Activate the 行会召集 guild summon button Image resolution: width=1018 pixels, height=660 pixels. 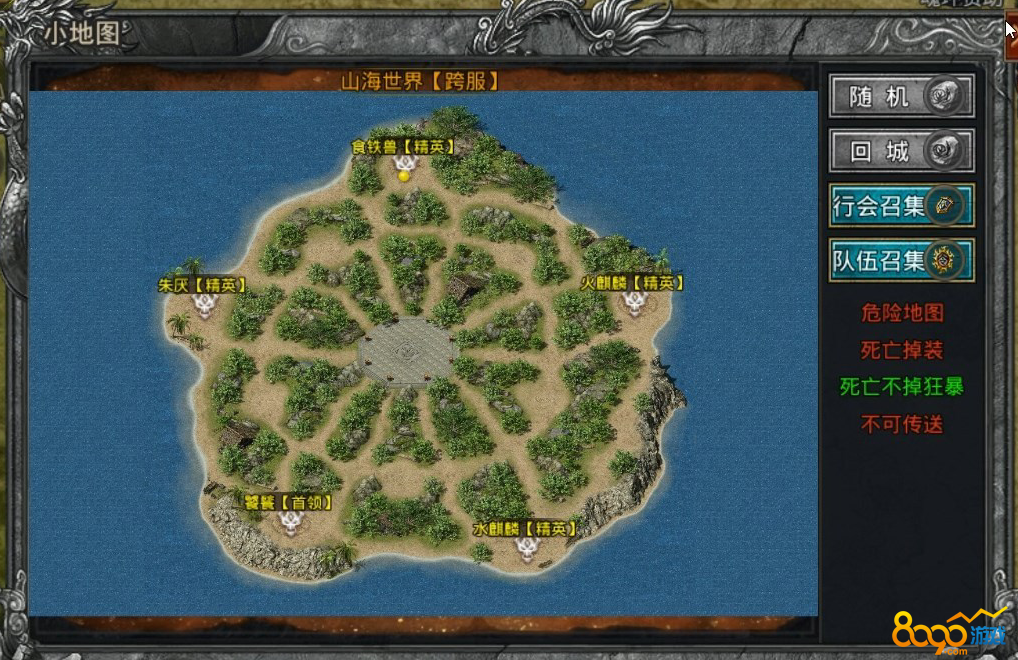click(x=900, y=206)
